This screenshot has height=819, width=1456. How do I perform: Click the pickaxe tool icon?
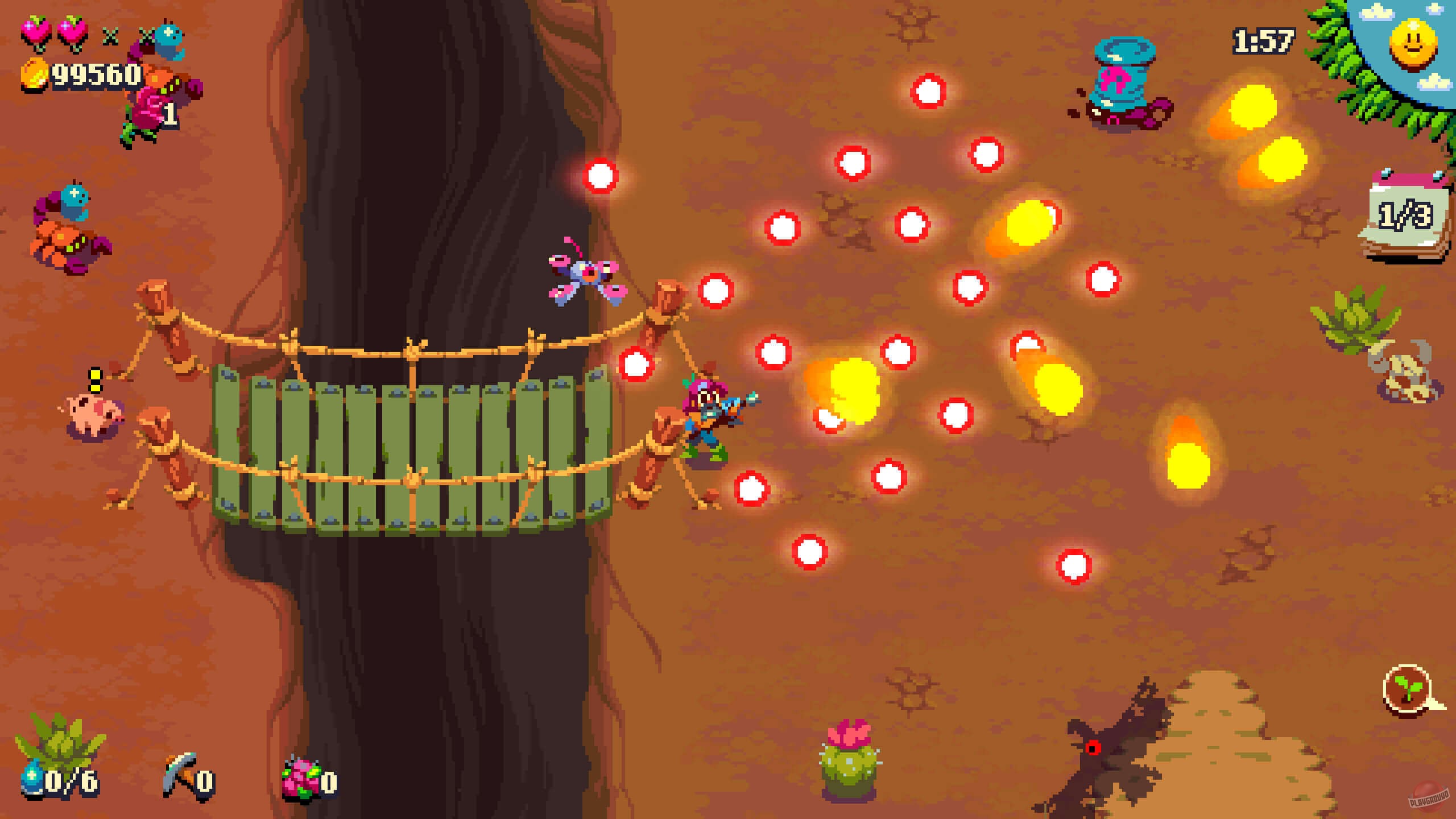pos(182,776)
